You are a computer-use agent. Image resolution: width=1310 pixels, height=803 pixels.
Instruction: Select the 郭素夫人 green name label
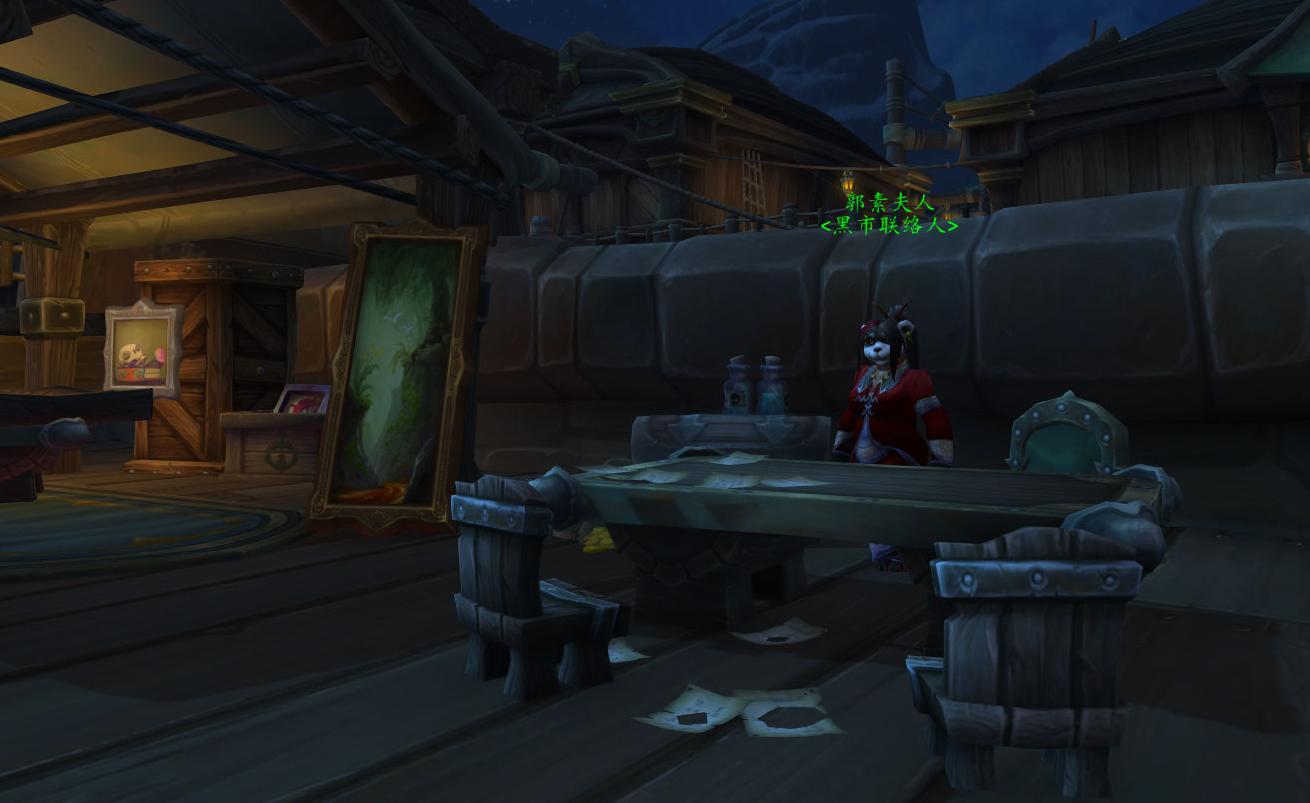click(889, 203)
